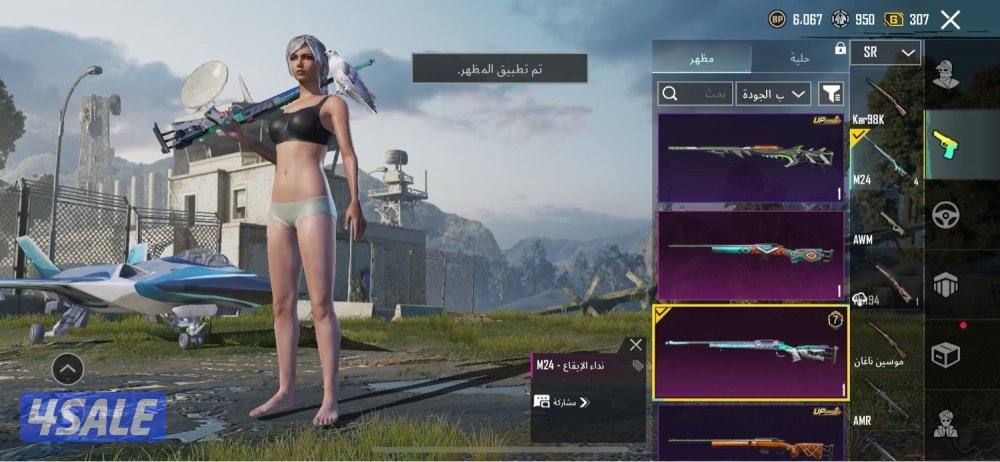Image resolution: width=1000 pixels, height=462 pixels.
Task: Choose the teal and red patterned rifle skin
Action: [x=751, y=255]
